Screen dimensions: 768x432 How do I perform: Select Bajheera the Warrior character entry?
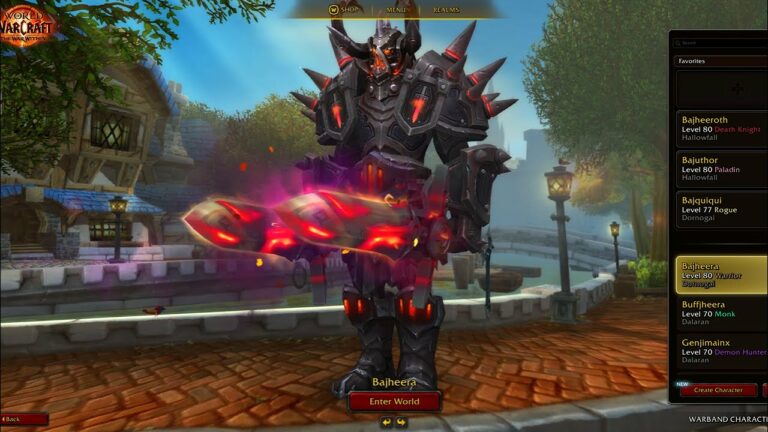(718, 272)
